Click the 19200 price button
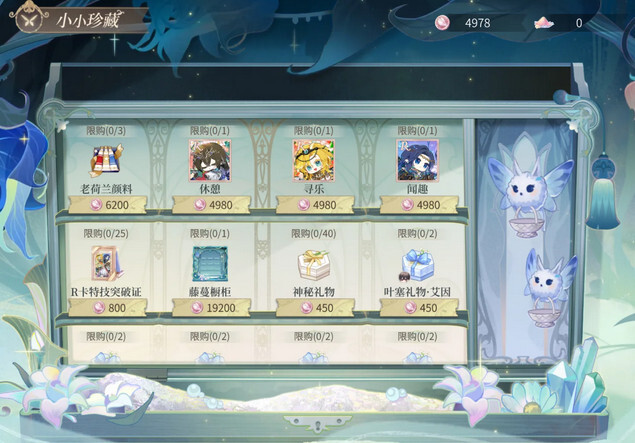This screenshot has height=443, width=635. pyautogui.click(x=210, y=309)
